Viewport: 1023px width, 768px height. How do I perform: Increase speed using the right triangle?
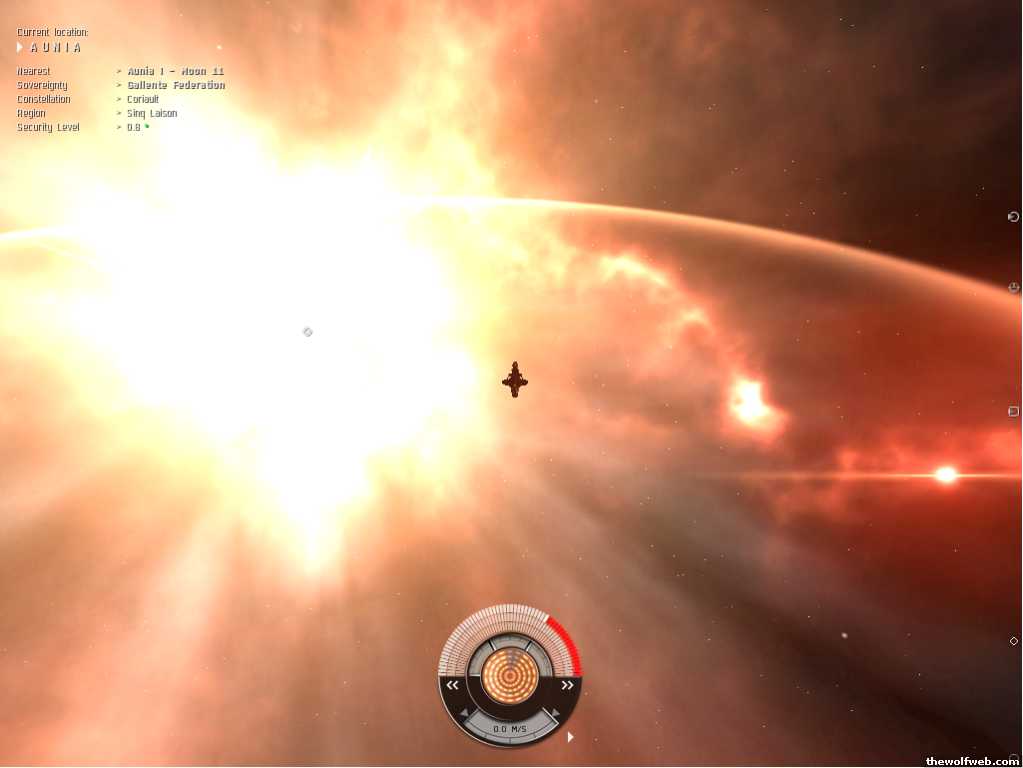pos(556,713)
